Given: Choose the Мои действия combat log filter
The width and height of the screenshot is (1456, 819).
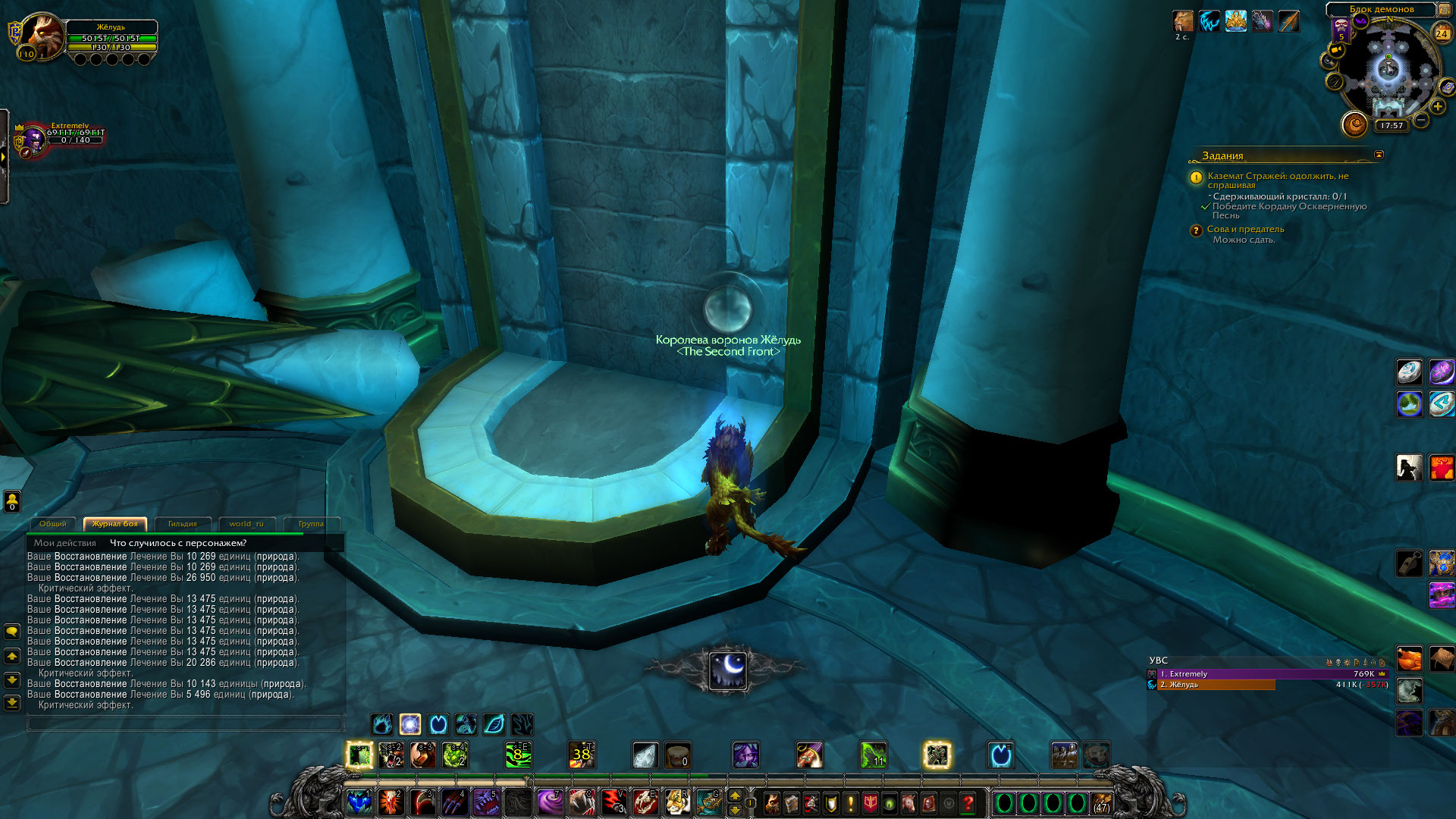Looking at the screenshot, I should tap(65, 543).
